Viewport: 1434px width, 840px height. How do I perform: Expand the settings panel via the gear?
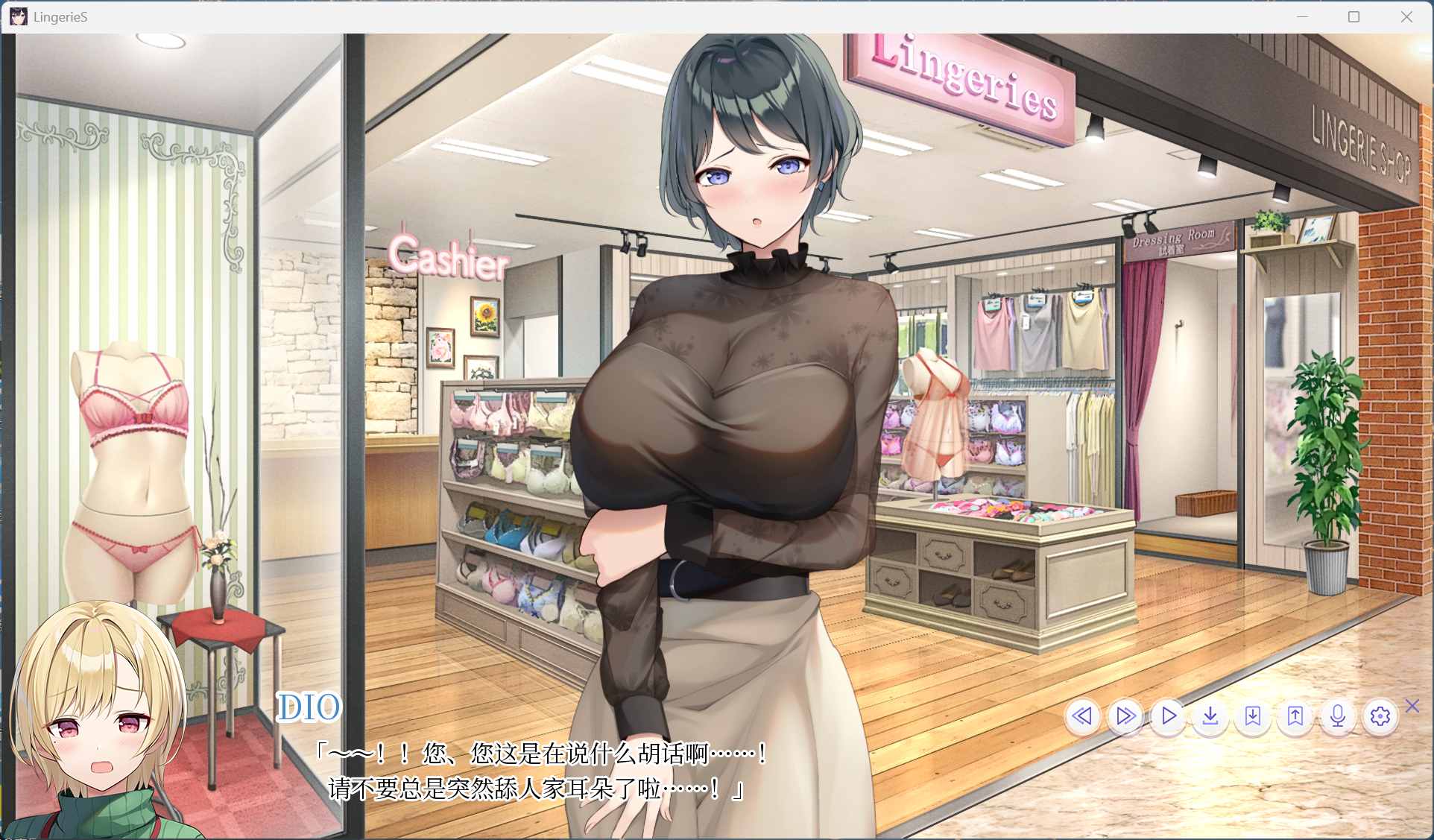1380,717
